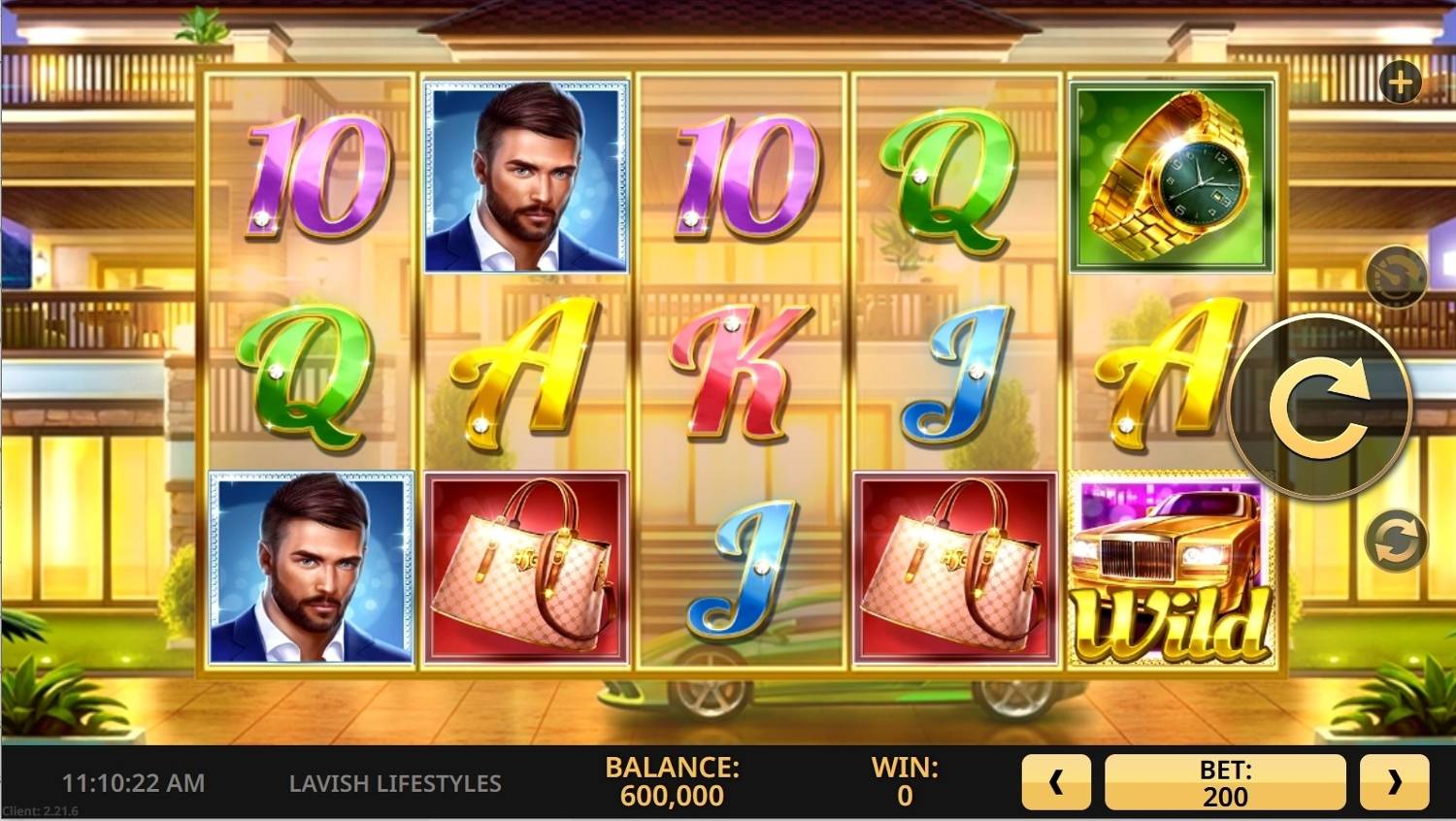Toggle the speedometer turbo spin icon
This screenshot has width=1456, height=821.
point(1396,278)
